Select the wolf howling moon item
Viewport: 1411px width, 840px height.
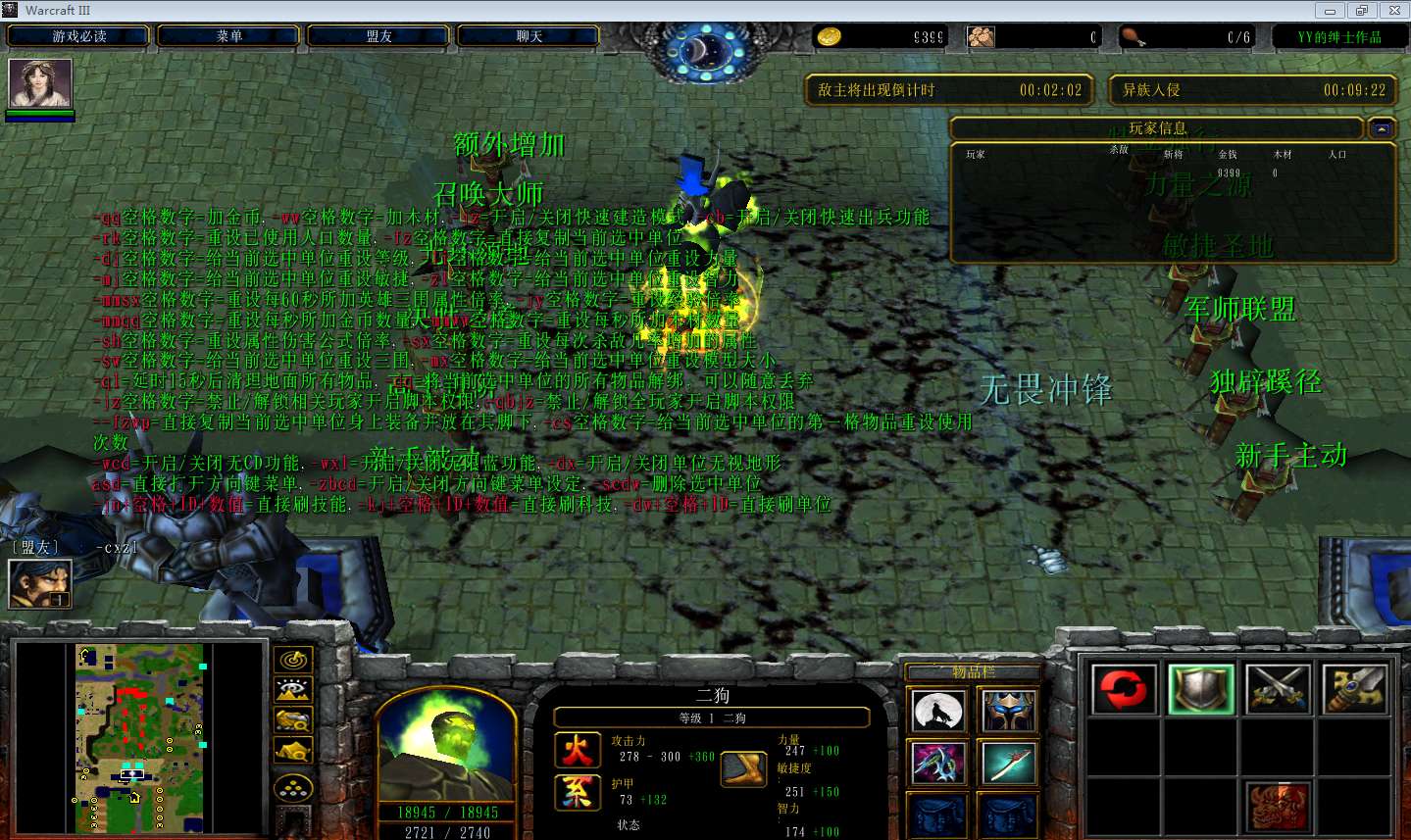(x=938, y=712)
